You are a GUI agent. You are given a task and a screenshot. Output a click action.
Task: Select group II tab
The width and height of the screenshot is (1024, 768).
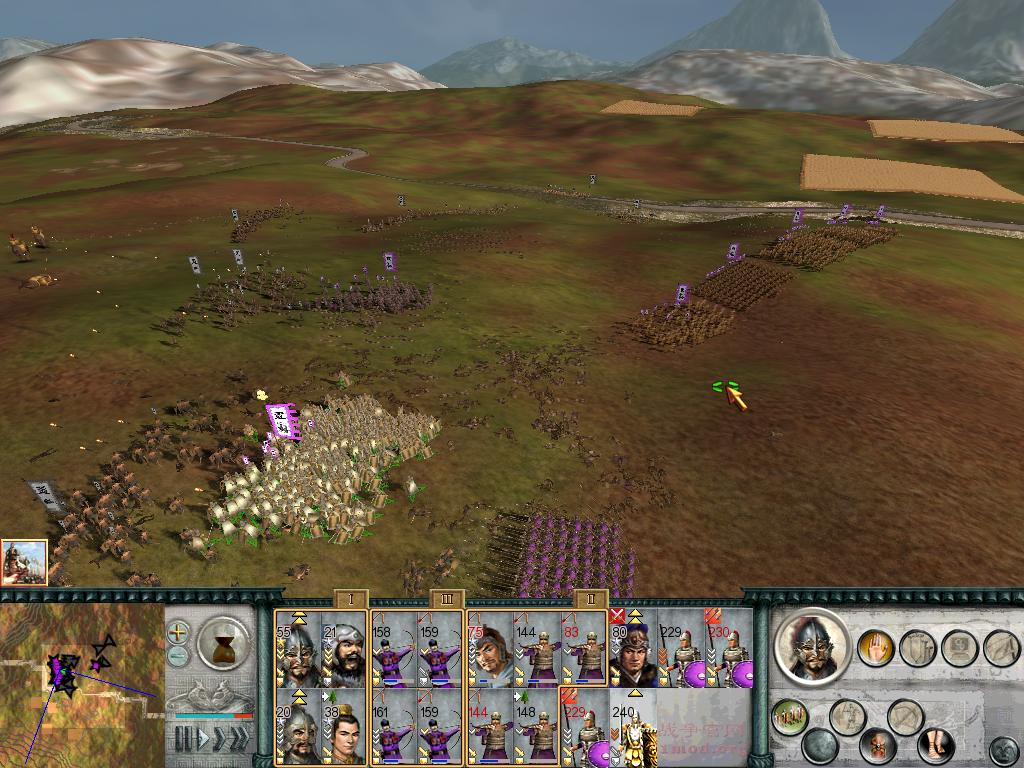coord(591,599)
